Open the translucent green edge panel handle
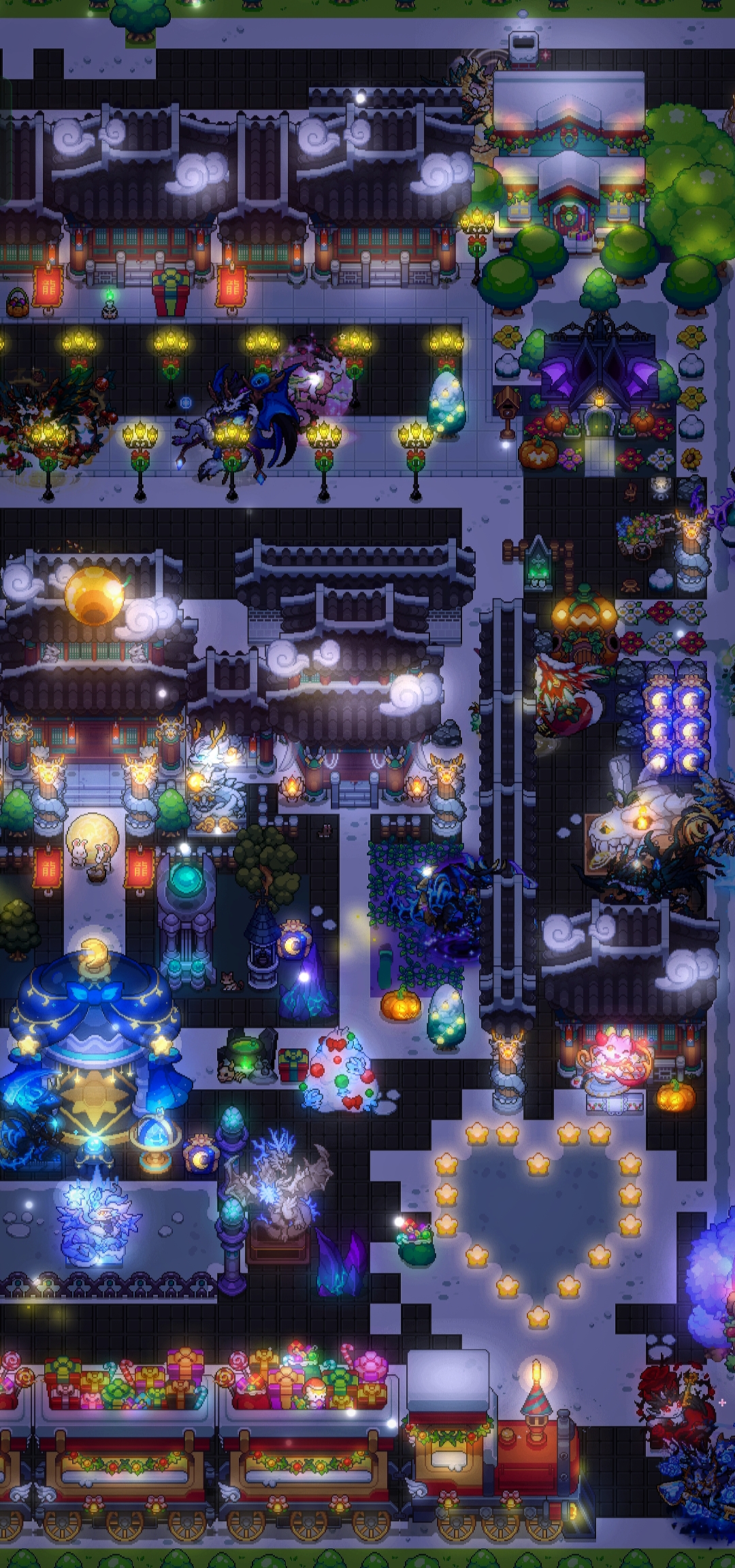The height and width of the screenshot is (1568, 735). (x=5, y=140)
